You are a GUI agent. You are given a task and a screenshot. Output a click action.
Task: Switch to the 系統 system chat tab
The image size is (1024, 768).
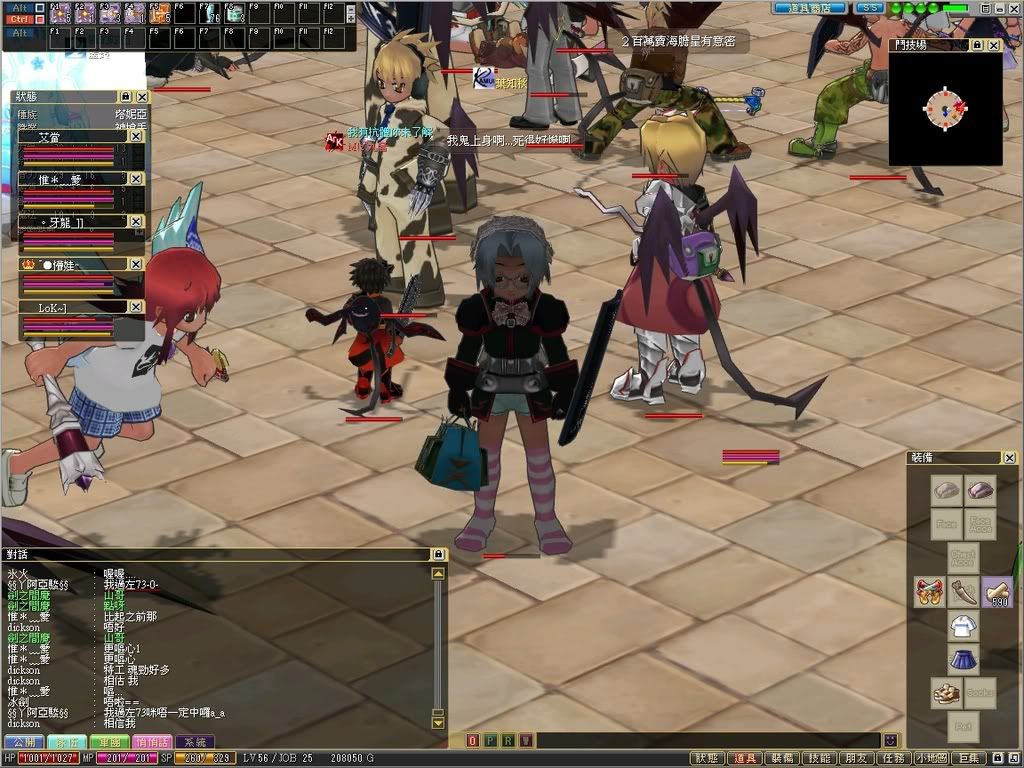[194, 742]
